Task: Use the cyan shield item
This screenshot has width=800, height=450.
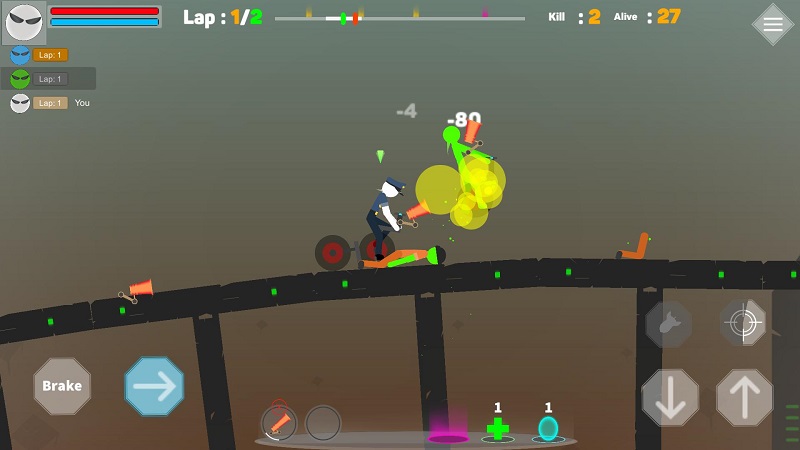Action: (x=548, y=429)
